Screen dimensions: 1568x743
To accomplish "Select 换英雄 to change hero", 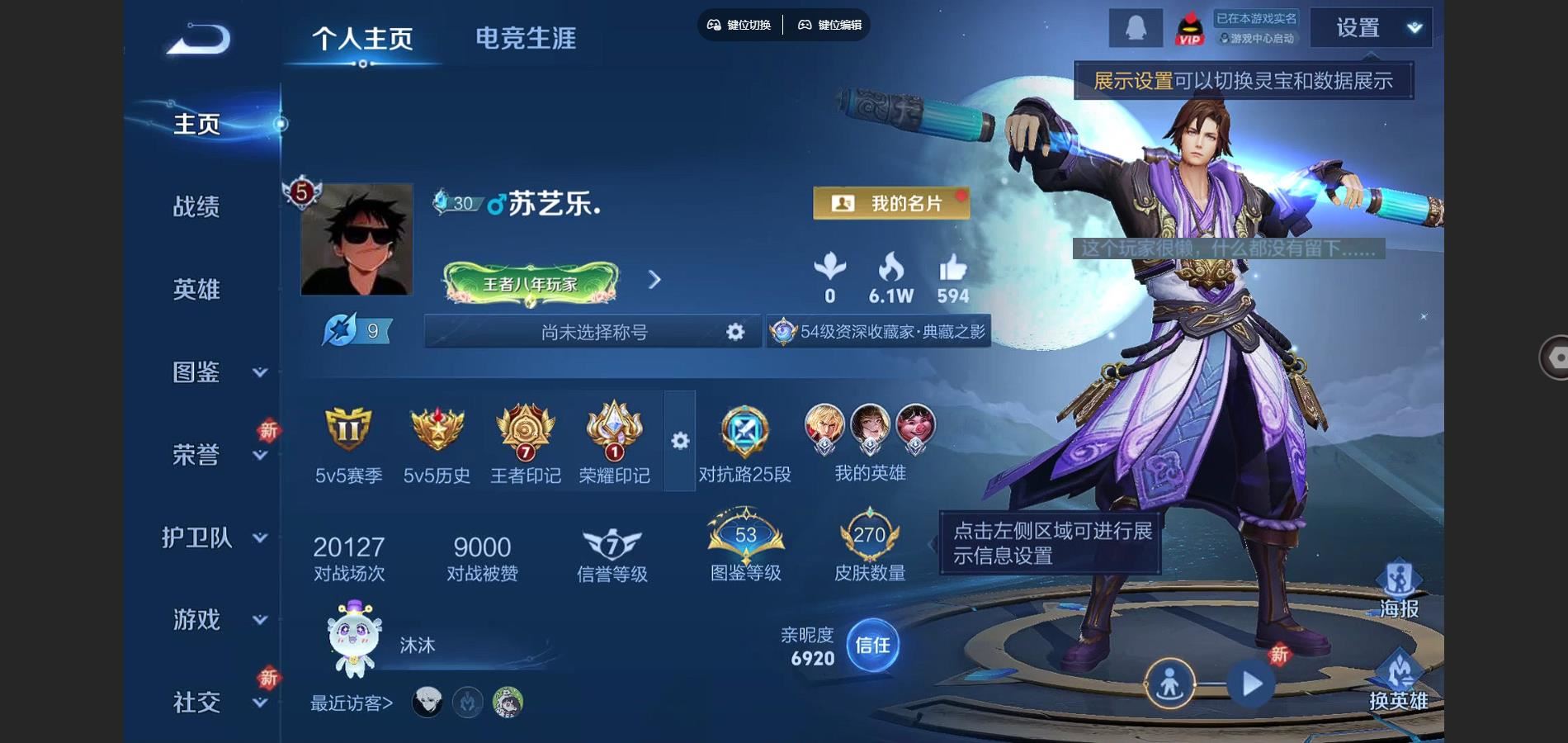I will click(1399, 680).
